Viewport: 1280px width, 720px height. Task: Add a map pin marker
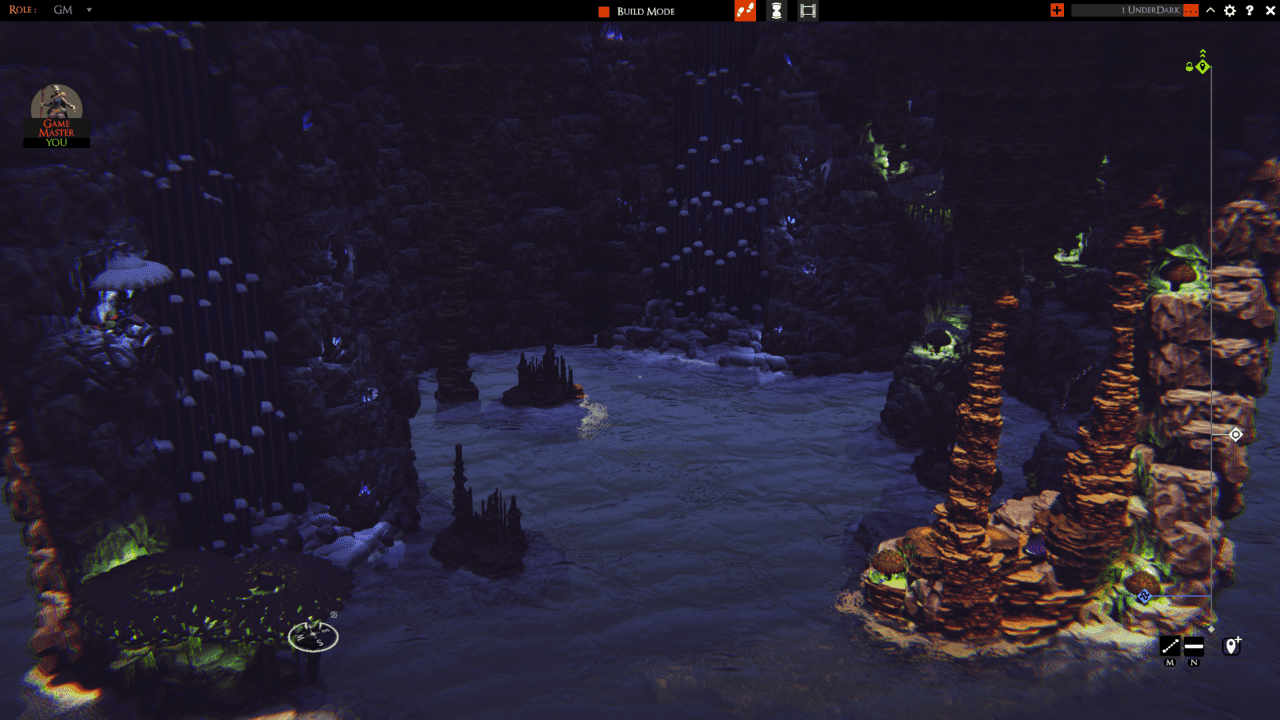(x=1232, y=646)
